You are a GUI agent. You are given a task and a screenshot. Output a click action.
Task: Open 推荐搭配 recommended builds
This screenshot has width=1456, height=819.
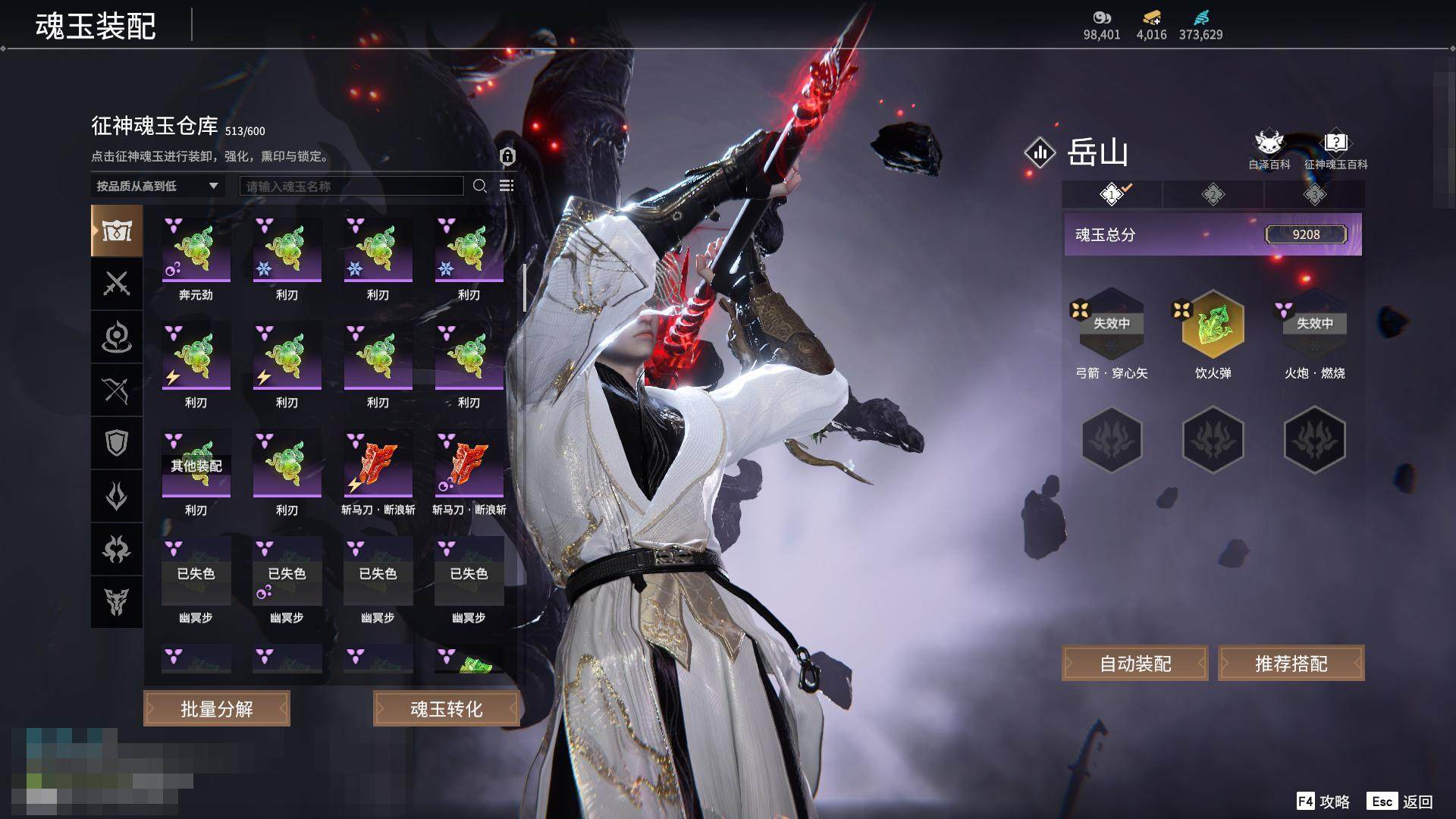click(1291, 664)
